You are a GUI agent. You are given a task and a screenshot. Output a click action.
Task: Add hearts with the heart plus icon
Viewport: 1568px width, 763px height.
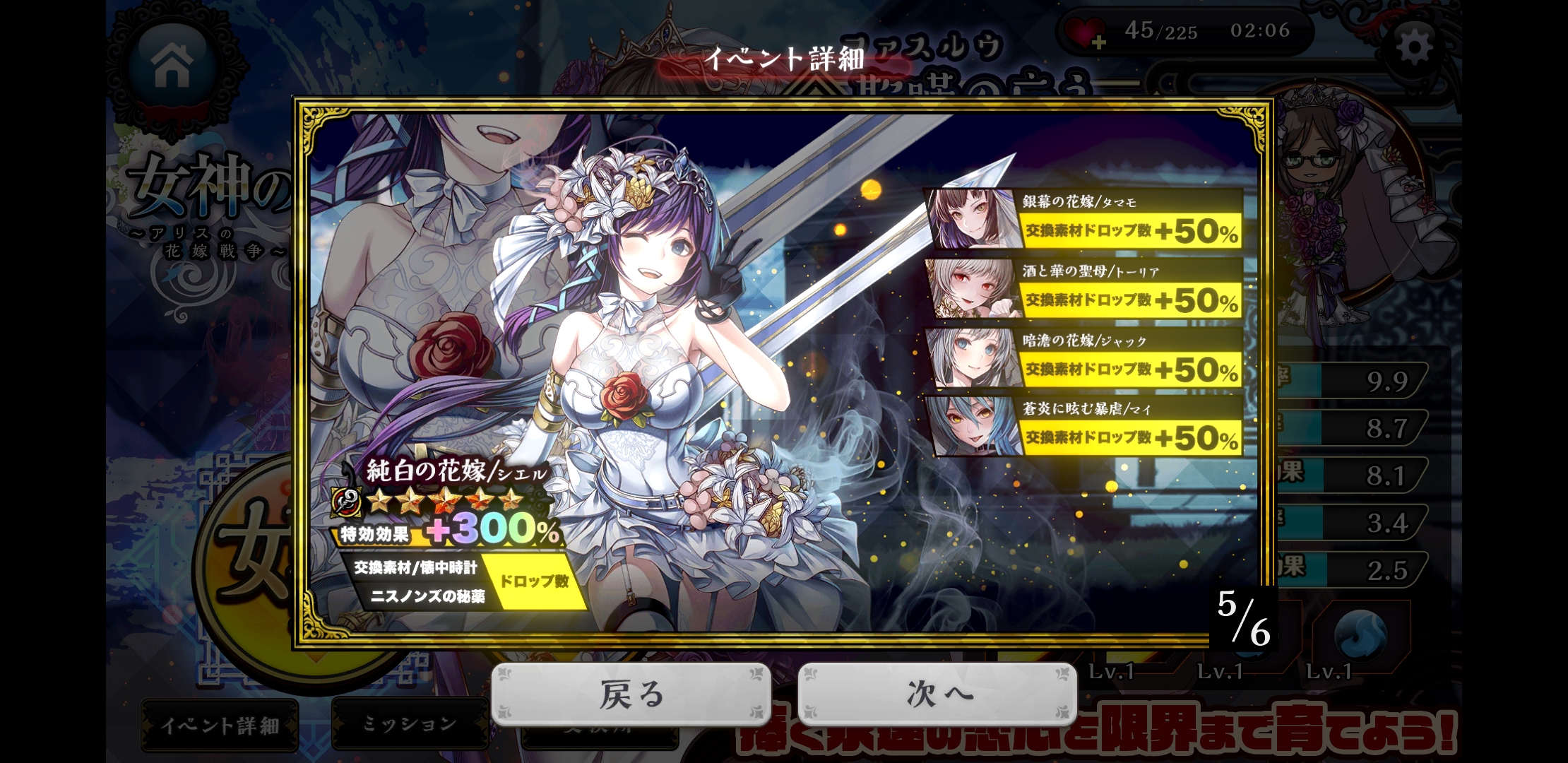tap(1086, 33)
